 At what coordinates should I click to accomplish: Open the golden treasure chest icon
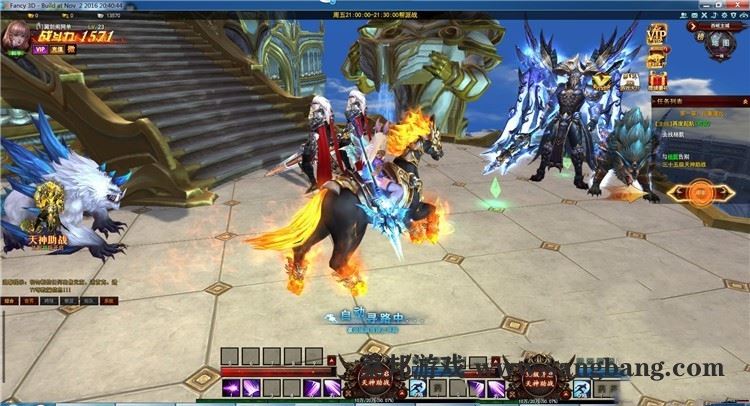point(657,58)
